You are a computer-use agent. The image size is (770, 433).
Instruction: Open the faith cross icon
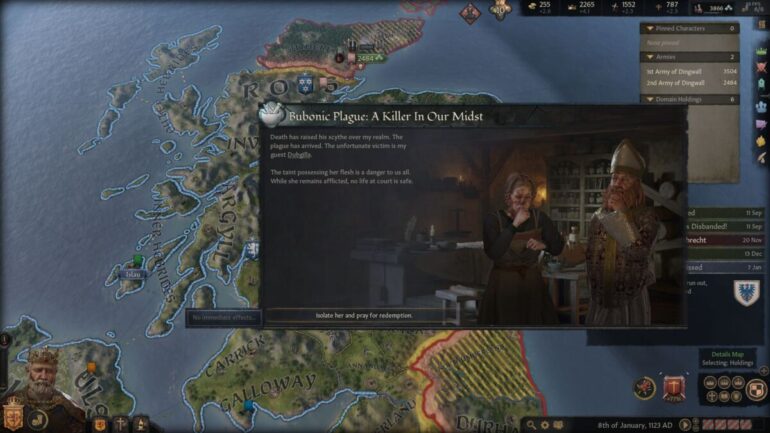click(120, 423)
